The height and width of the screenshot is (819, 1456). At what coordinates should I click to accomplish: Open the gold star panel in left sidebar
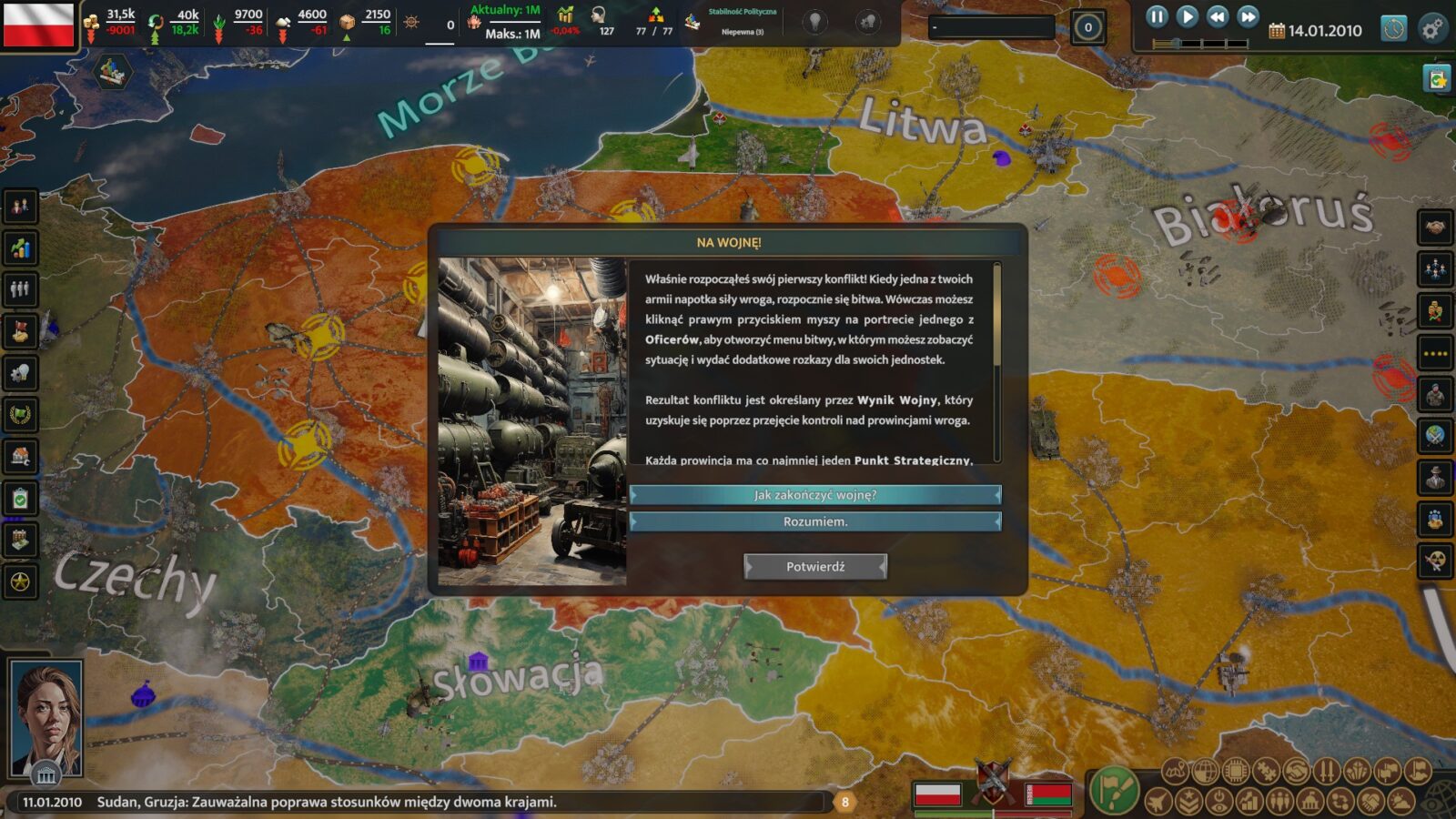point(20,581)
